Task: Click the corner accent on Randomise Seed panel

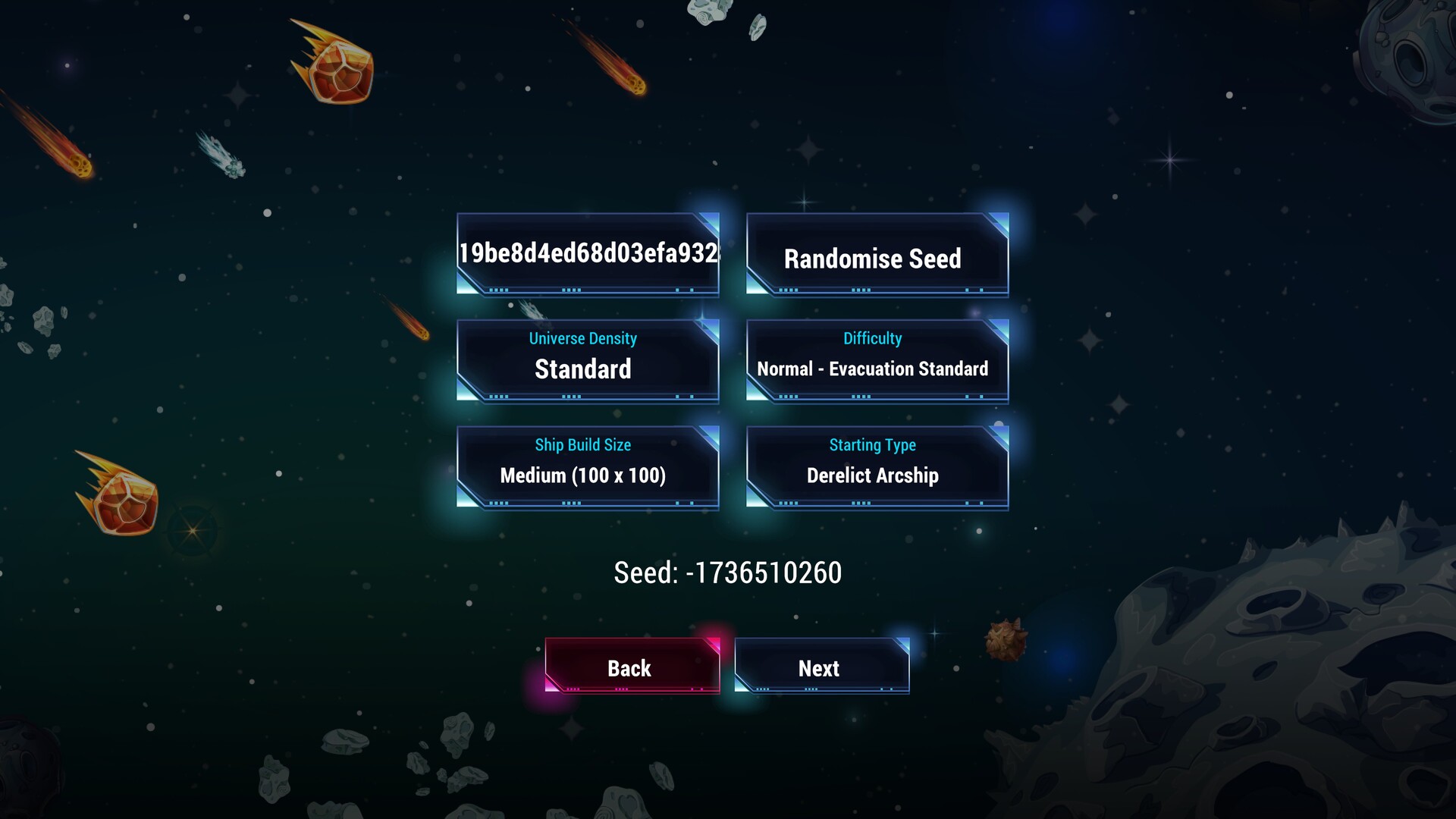Action: tap(1000, 222)
